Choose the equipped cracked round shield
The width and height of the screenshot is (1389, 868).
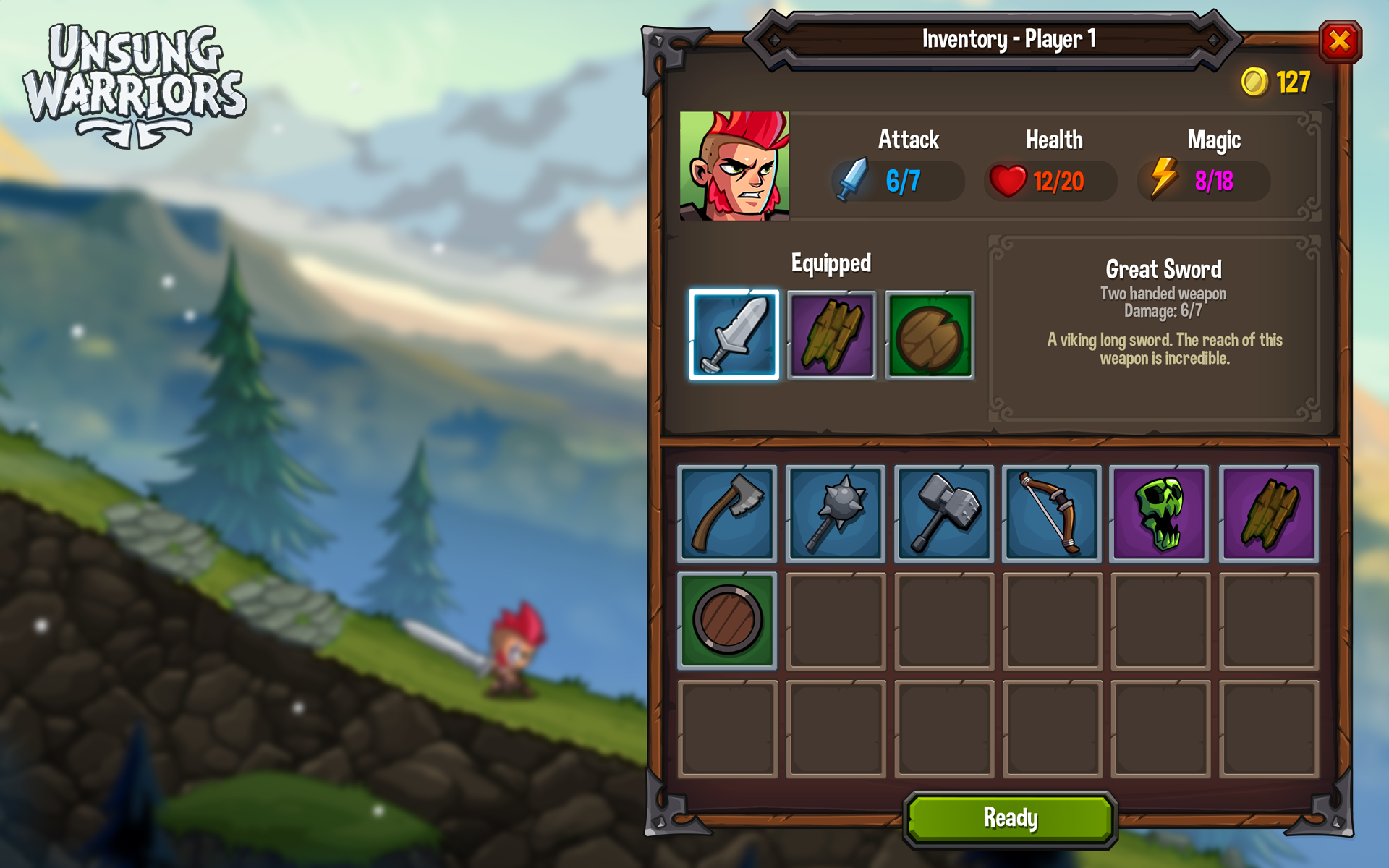[930, 335]
